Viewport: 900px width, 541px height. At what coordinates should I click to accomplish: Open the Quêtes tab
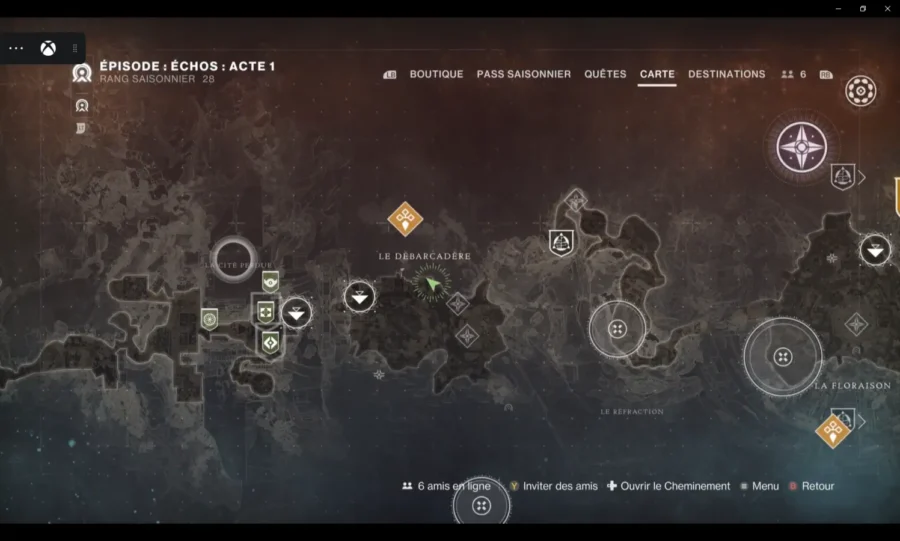pos(605,74)
